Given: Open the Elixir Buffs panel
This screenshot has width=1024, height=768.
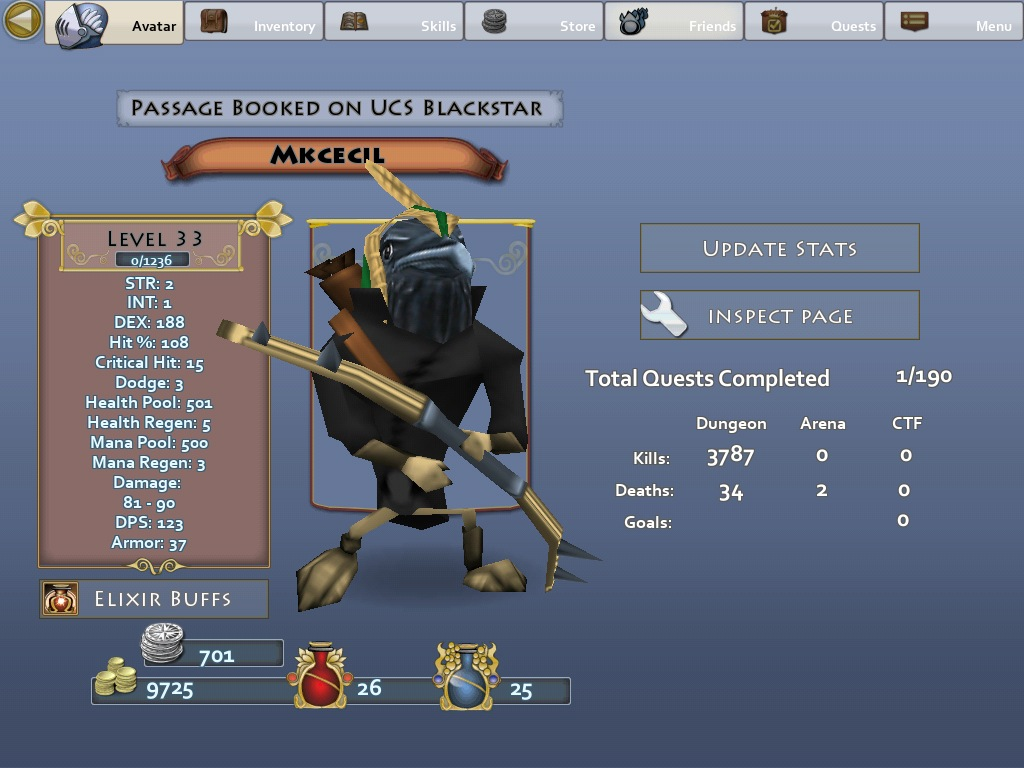Looking at the screenshot, I should point(155,599).
